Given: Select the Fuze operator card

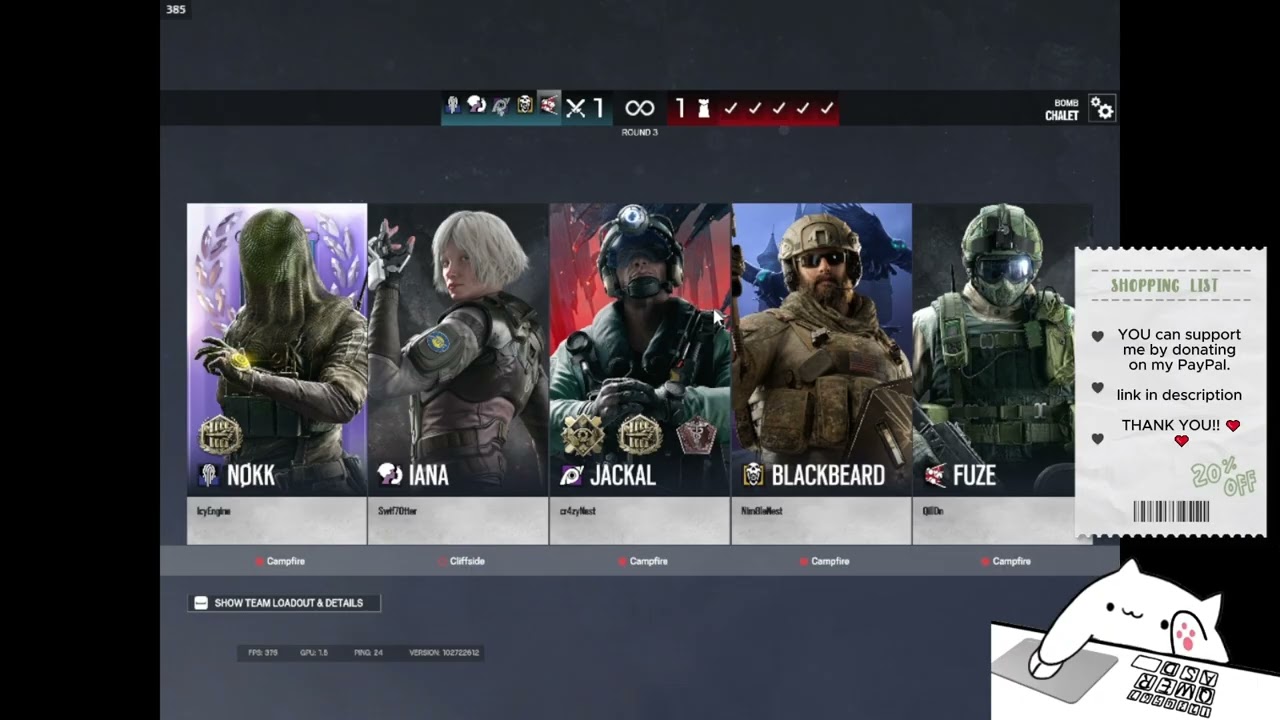Looking at the screenshot, I should pos(993,350).
